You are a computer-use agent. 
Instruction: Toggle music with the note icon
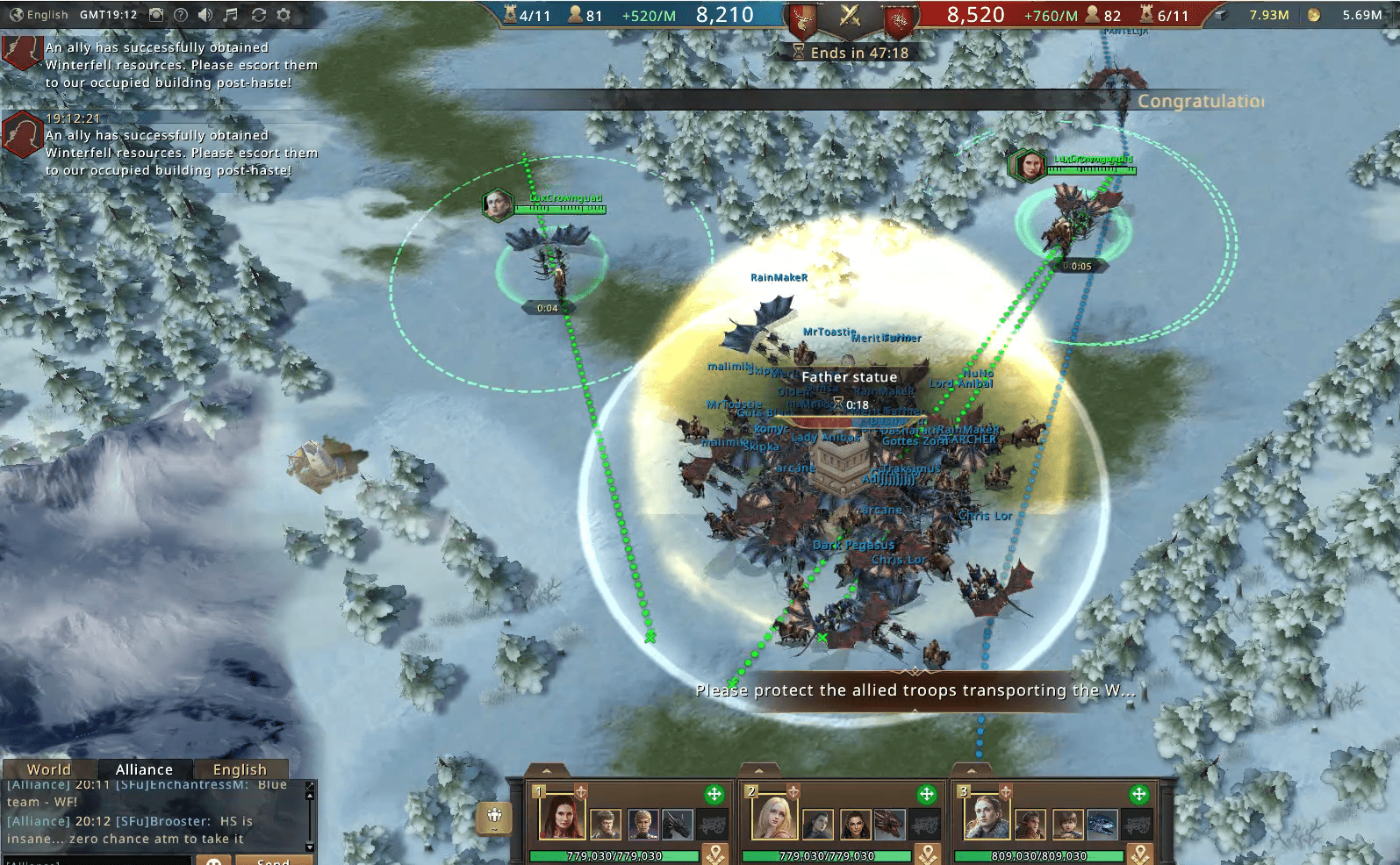click(231, 15)
